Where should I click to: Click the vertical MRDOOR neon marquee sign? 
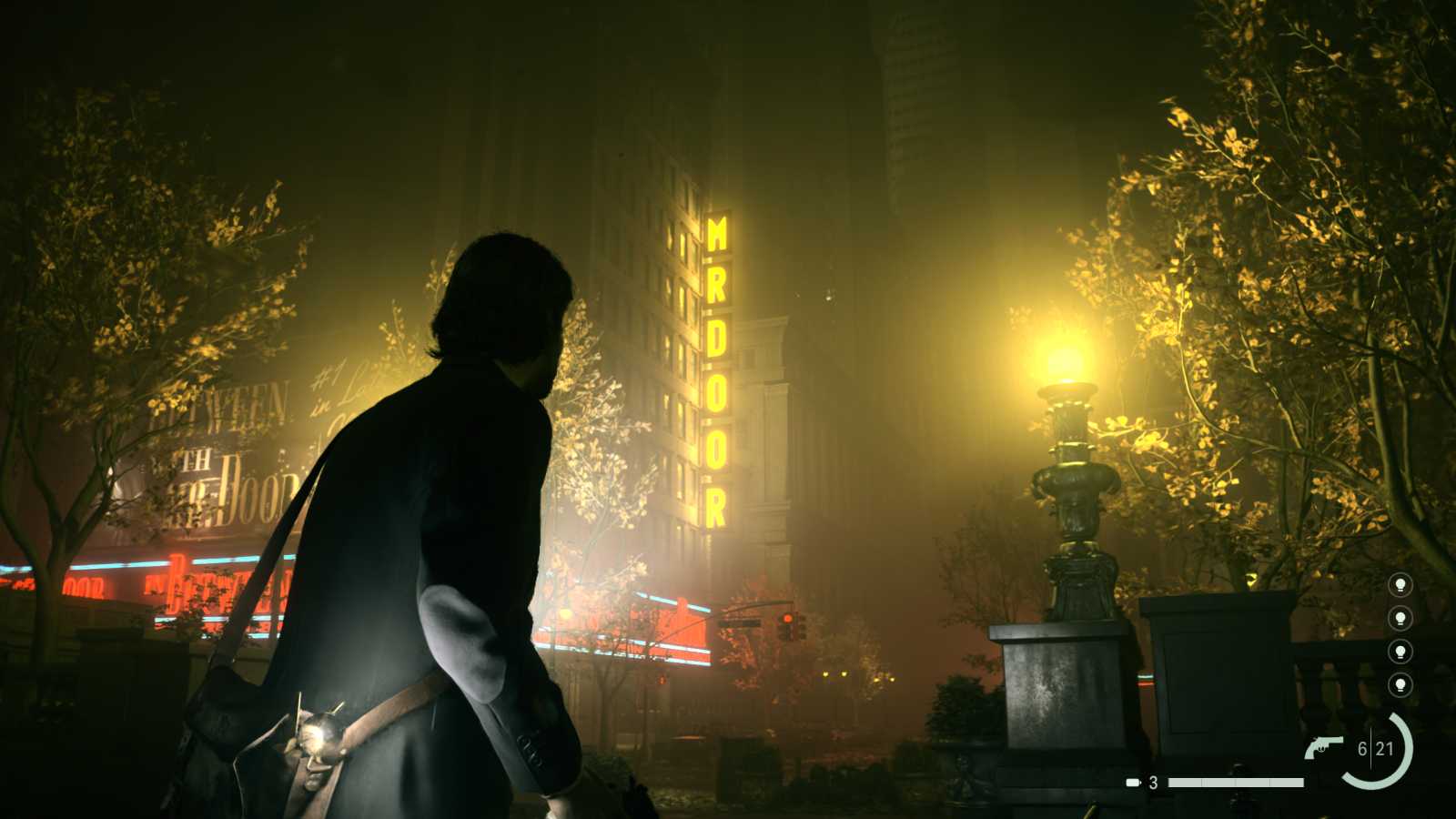coord(715,364)
